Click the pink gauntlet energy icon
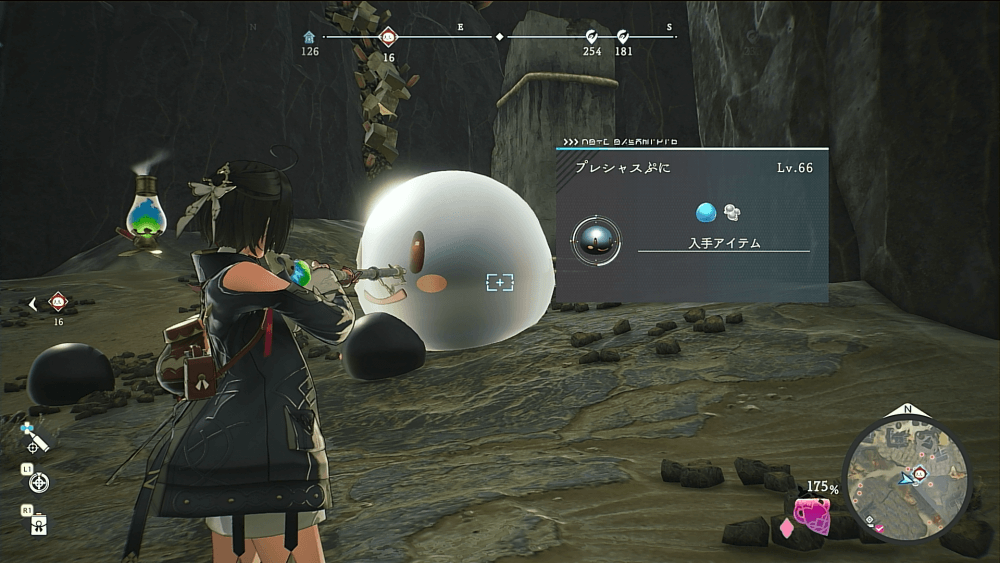 pos(811,517)
